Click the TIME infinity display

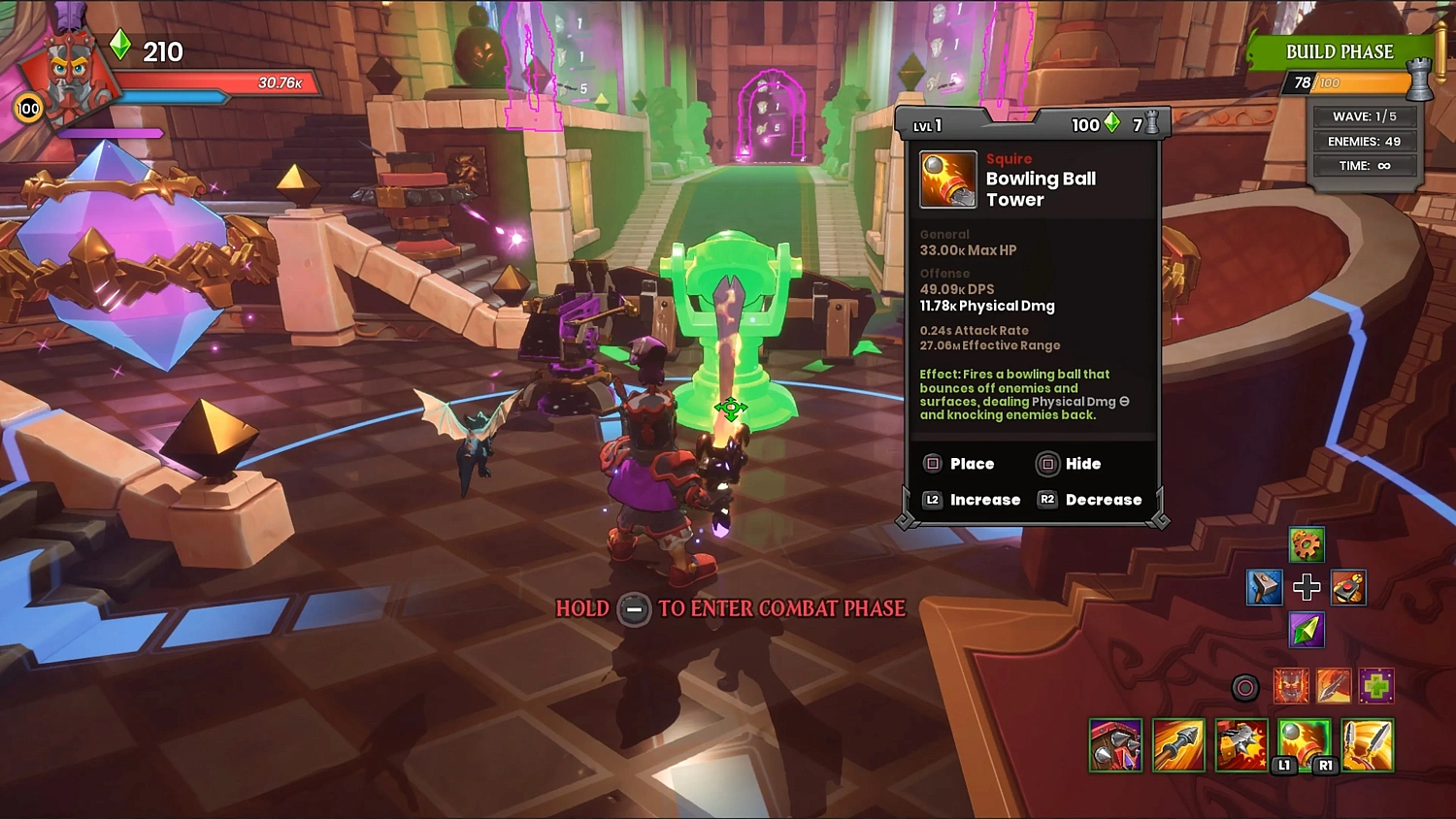(1364, 165)
